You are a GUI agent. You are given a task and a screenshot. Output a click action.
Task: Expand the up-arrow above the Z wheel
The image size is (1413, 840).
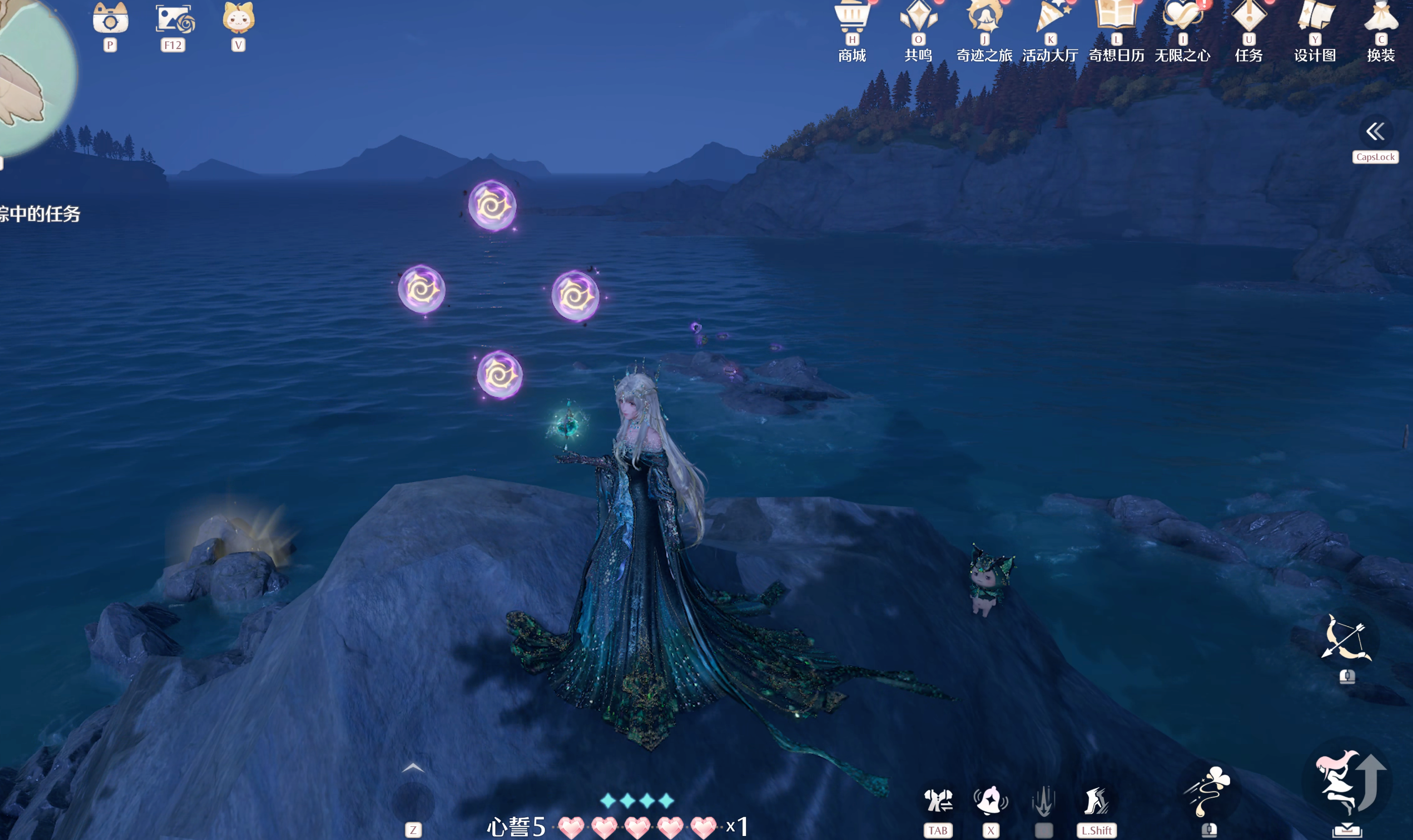click(x=413, y=768)
